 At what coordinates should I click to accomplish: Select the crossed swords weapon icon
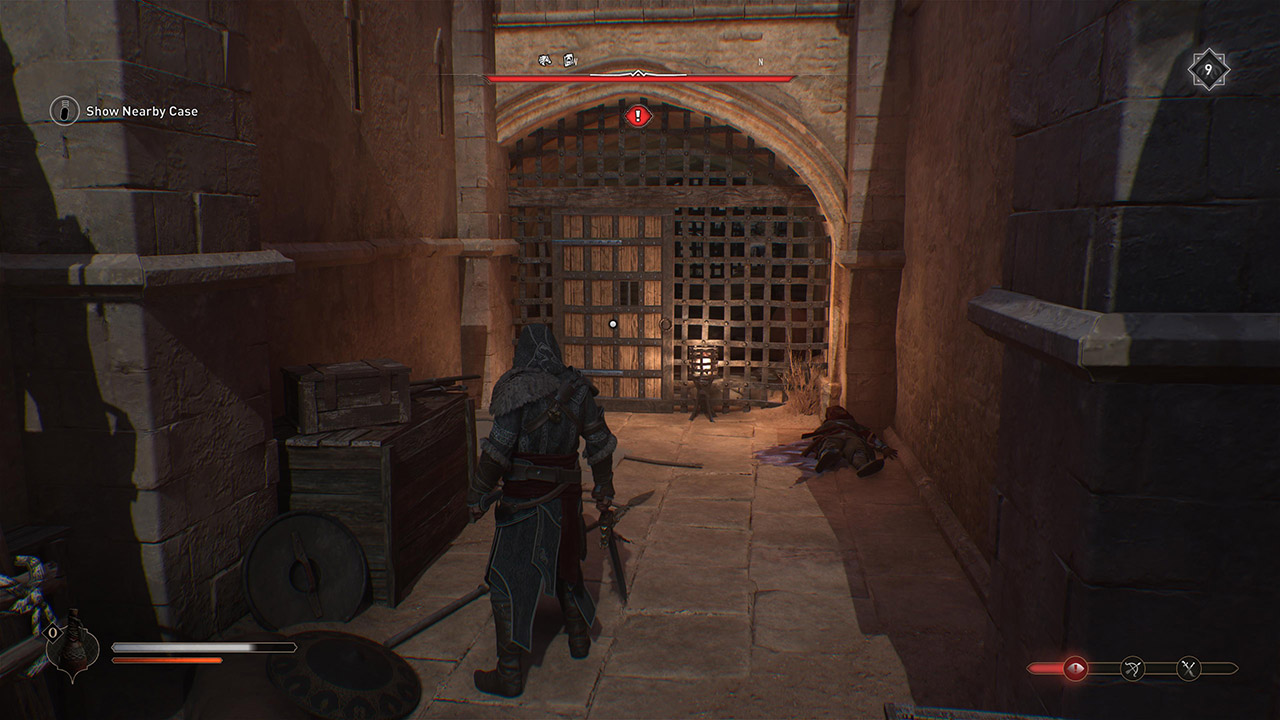pyautogui.click(x=1189, y=667)
